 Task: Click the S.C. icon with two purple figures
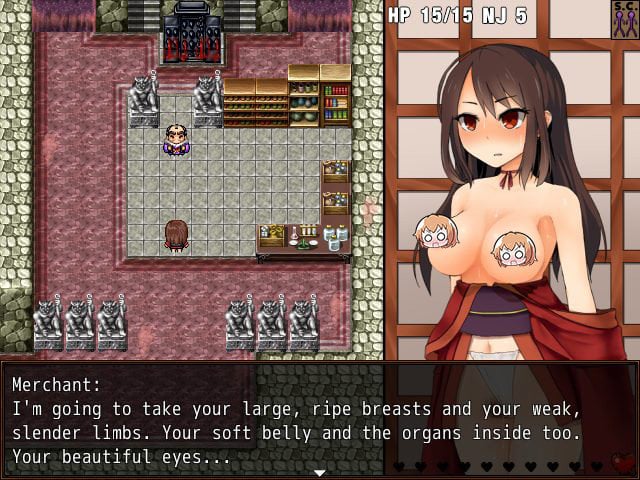(625, 19)
